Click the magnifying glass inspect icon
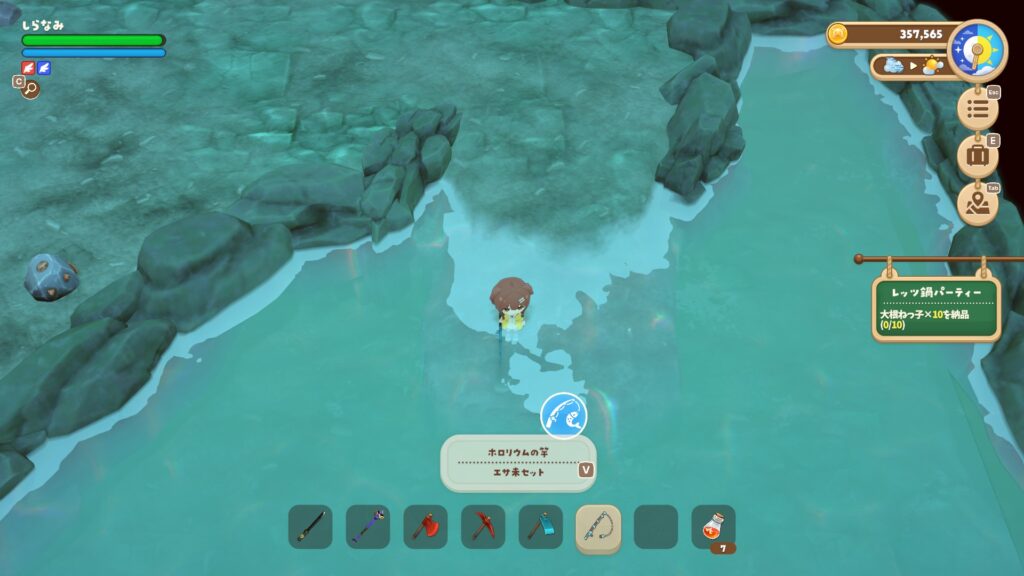The height and width of the screenshot is (576, 1024). tap(30, 89)
